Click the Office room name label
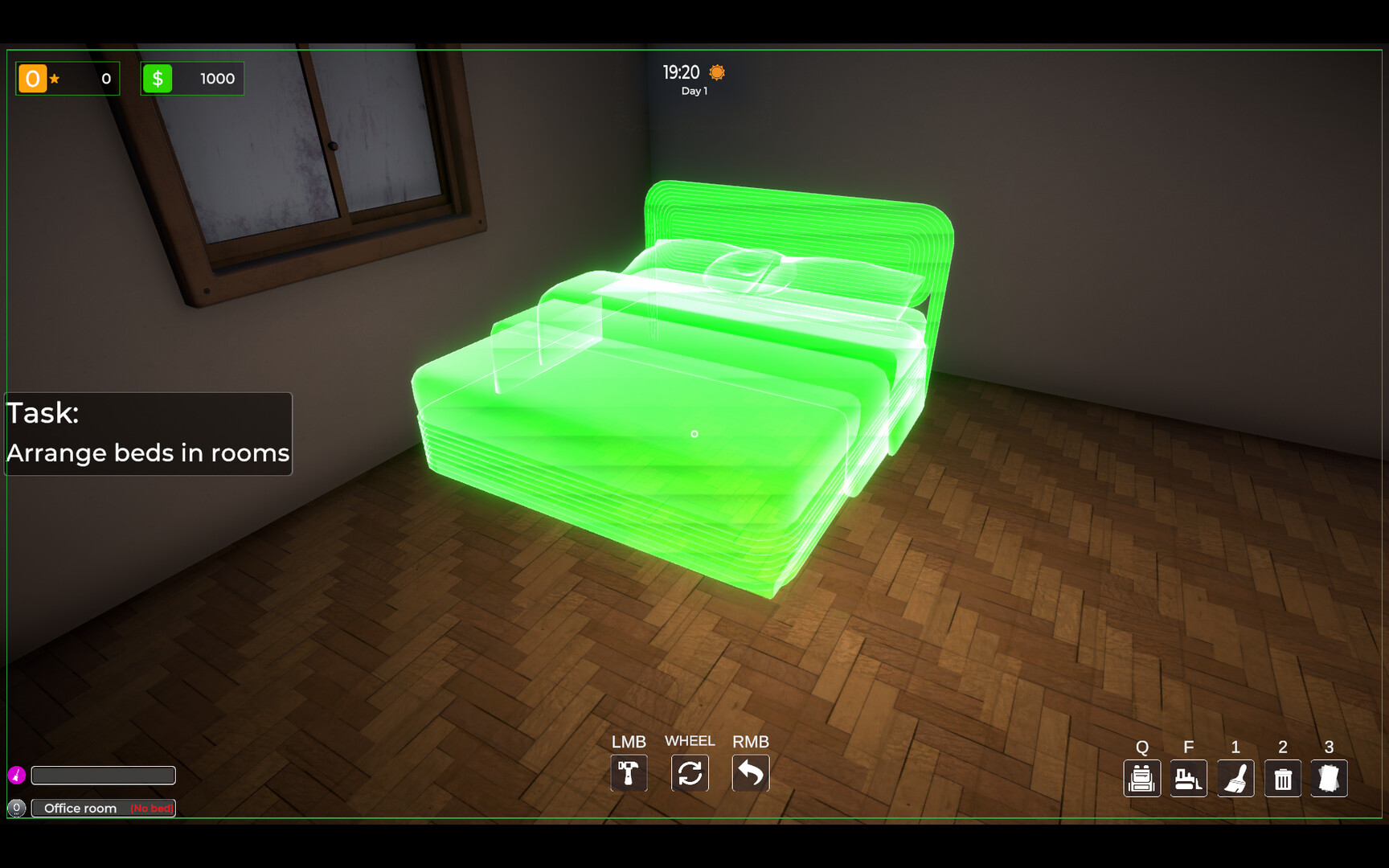The width and height of the screenshot is (1389, 868). (80, 808)
